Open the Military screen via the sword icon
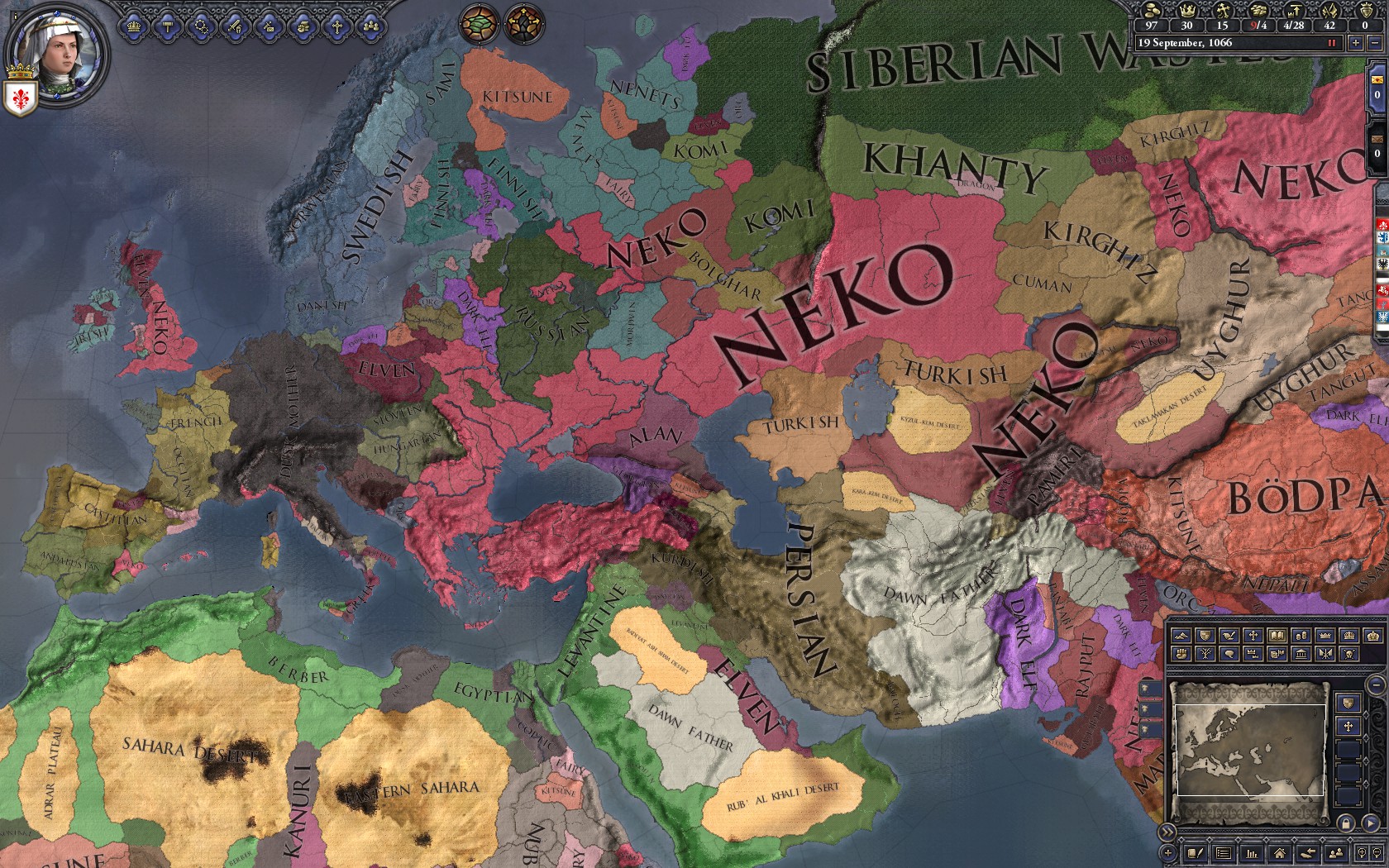Viewport: 1389px width, 868px height. pyautogui.click(x=235, y=27)
